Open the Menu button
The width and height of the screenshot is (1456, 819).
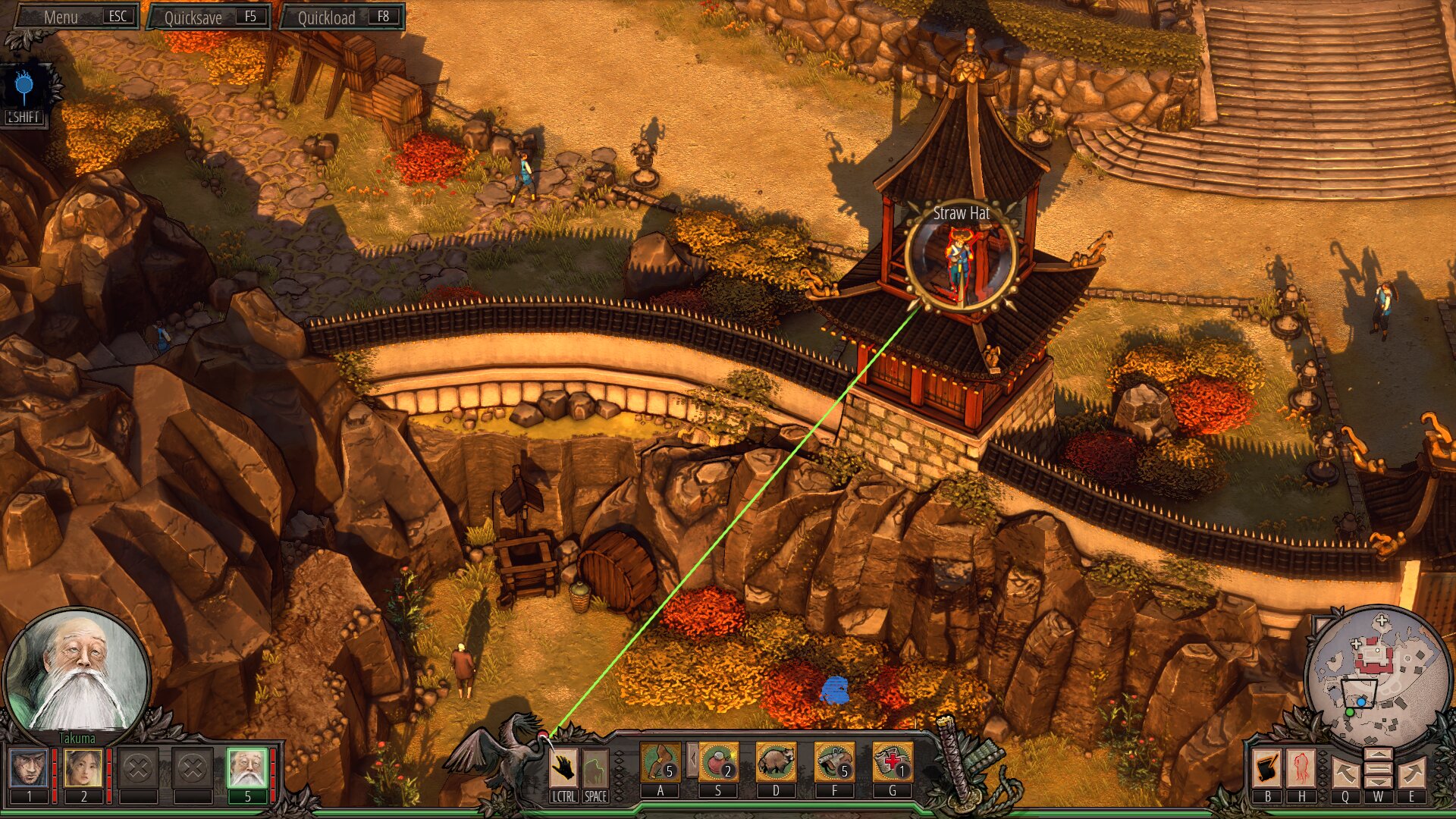point(76,17)
